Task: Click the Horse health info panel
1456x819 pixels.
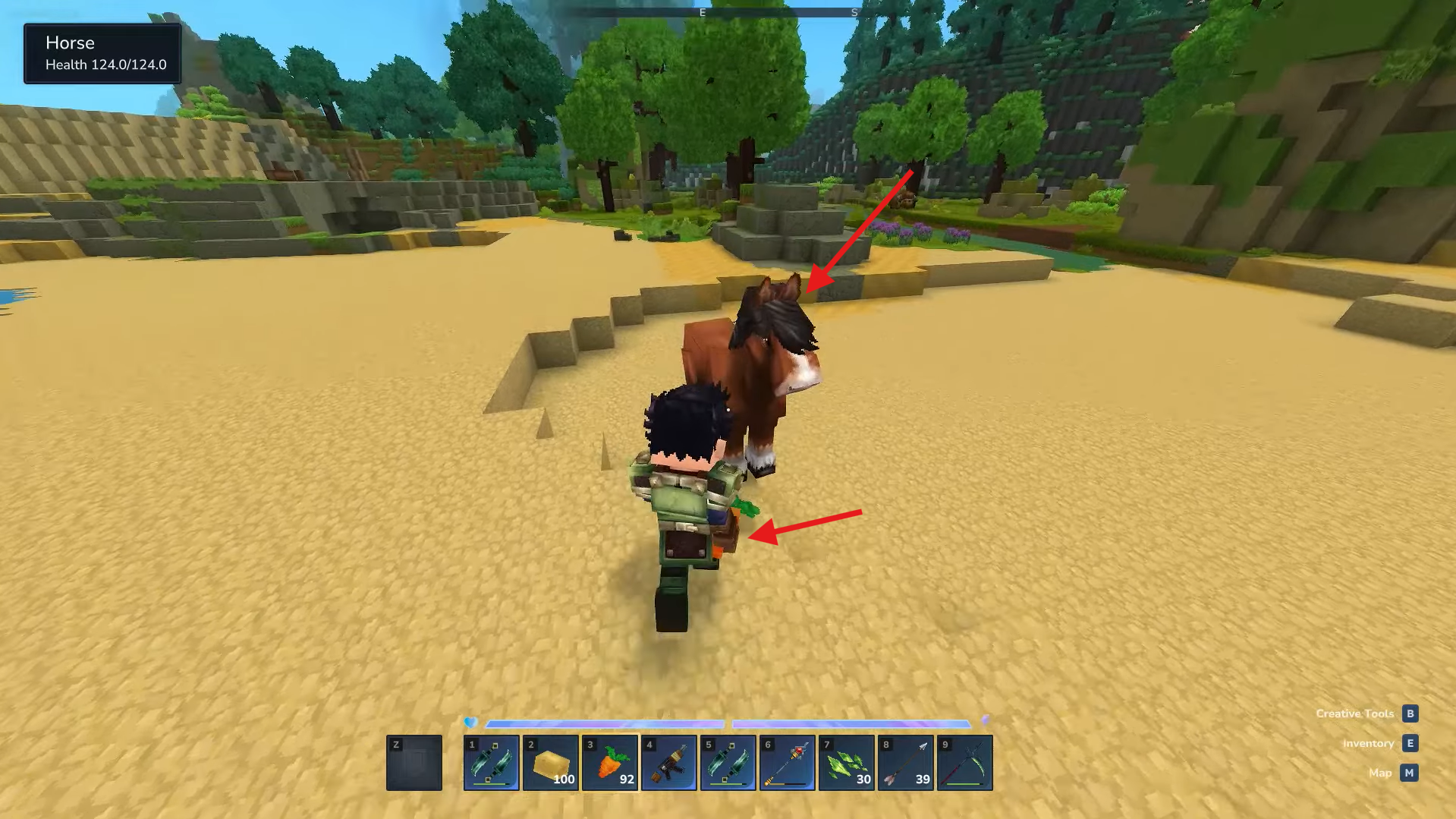Action: pos(102,53)
